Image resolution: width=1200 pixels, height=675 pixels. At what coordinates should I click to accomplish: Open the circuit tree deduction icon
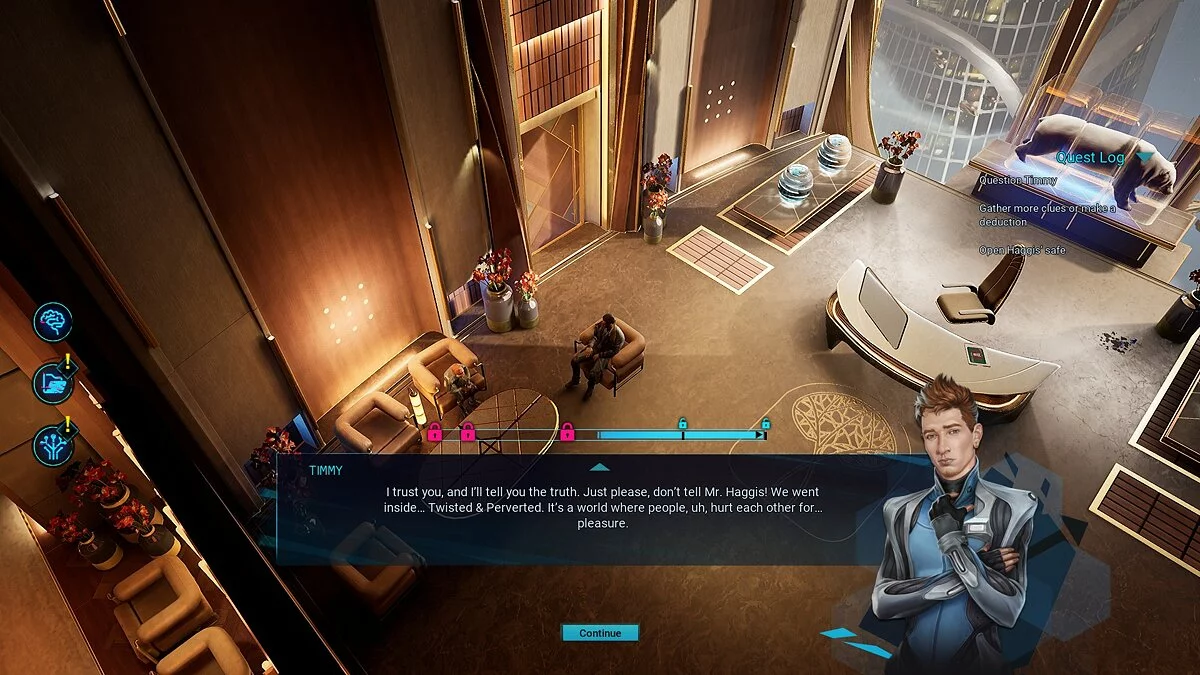52,444
